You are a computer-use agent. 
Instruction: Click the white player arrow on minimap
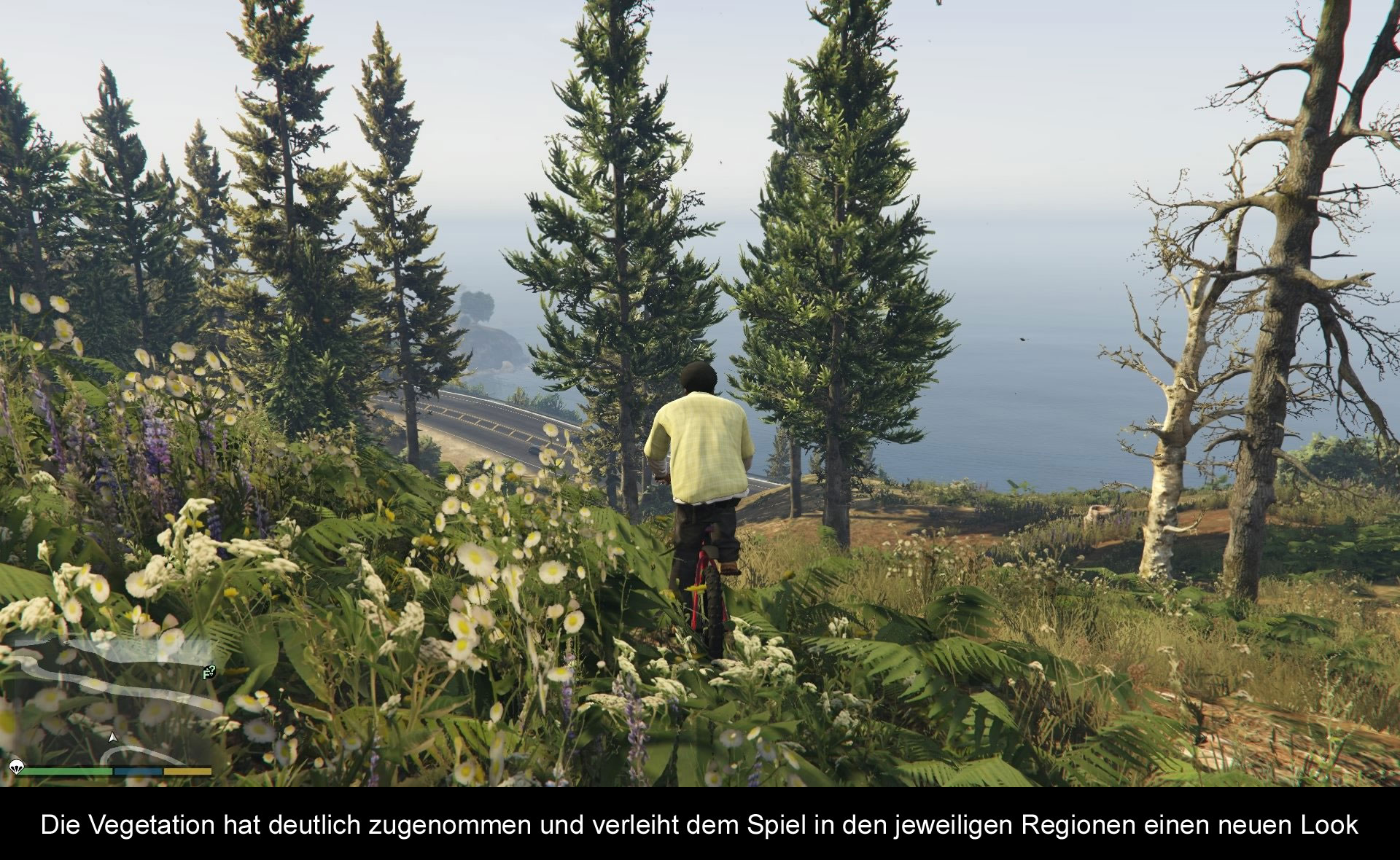click(112, 738)
